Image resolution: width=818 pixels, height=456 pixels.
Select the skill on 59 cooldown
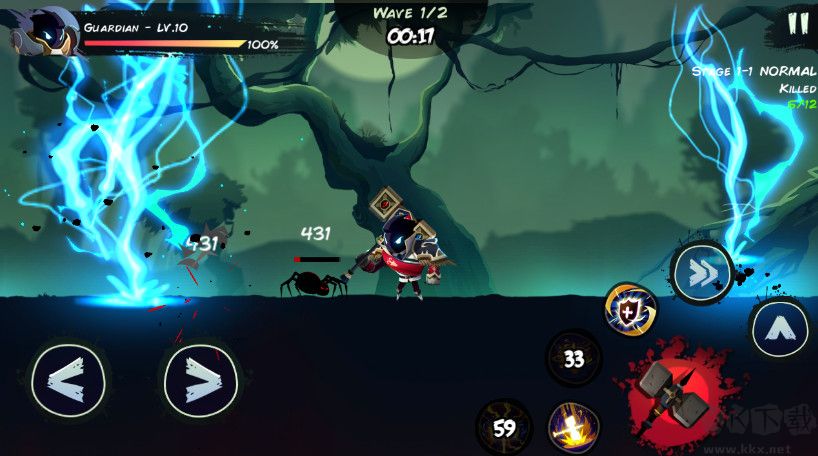point(504,427)
